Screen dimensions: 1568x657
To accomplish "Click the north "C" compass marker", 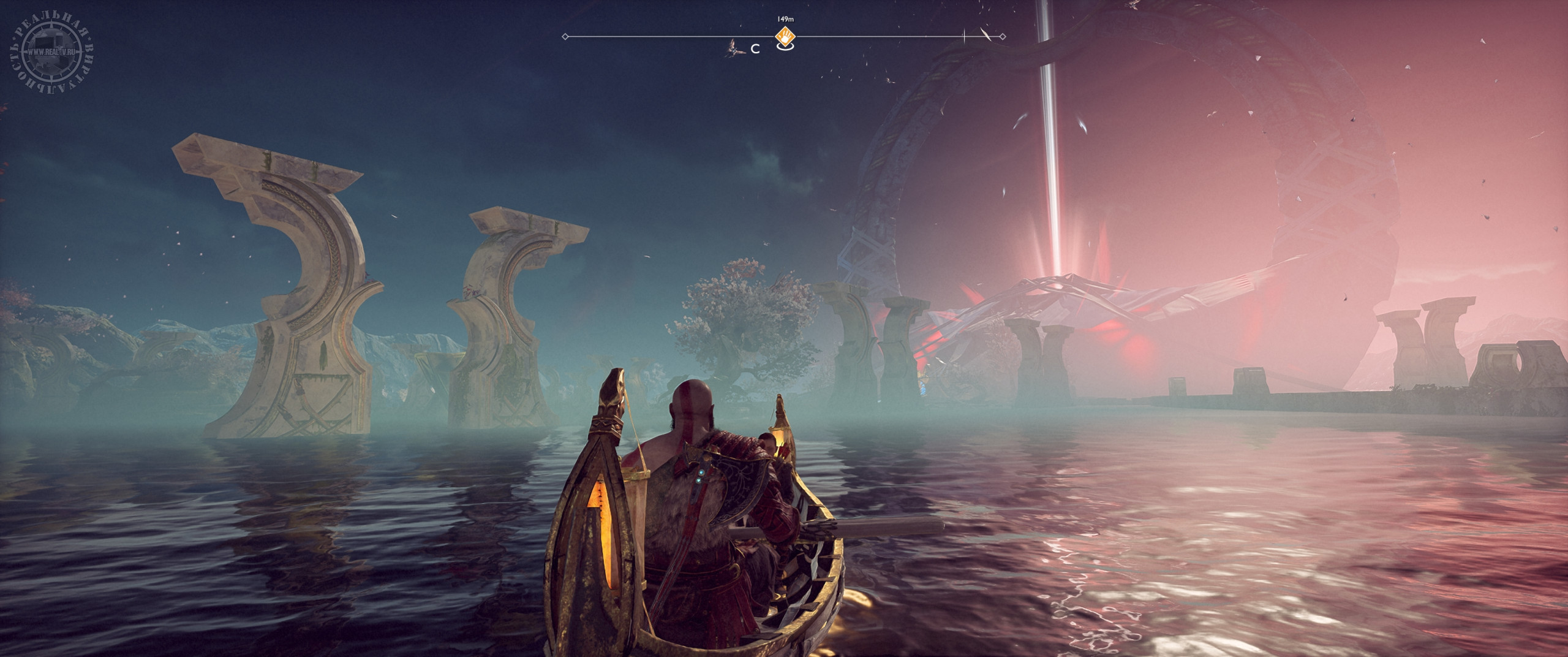I will pos(756,50).
